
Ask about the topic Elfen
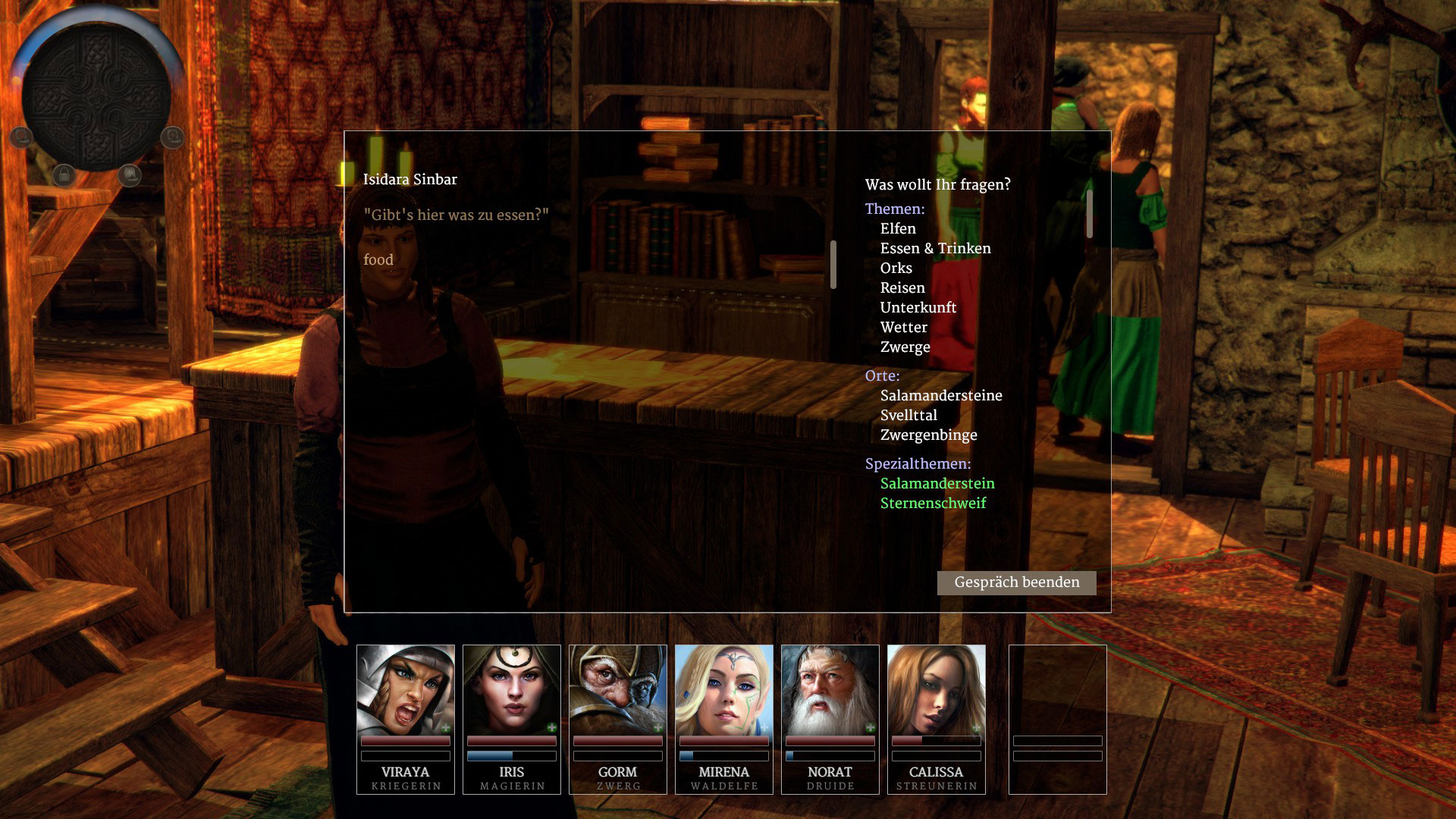[898, 229]
